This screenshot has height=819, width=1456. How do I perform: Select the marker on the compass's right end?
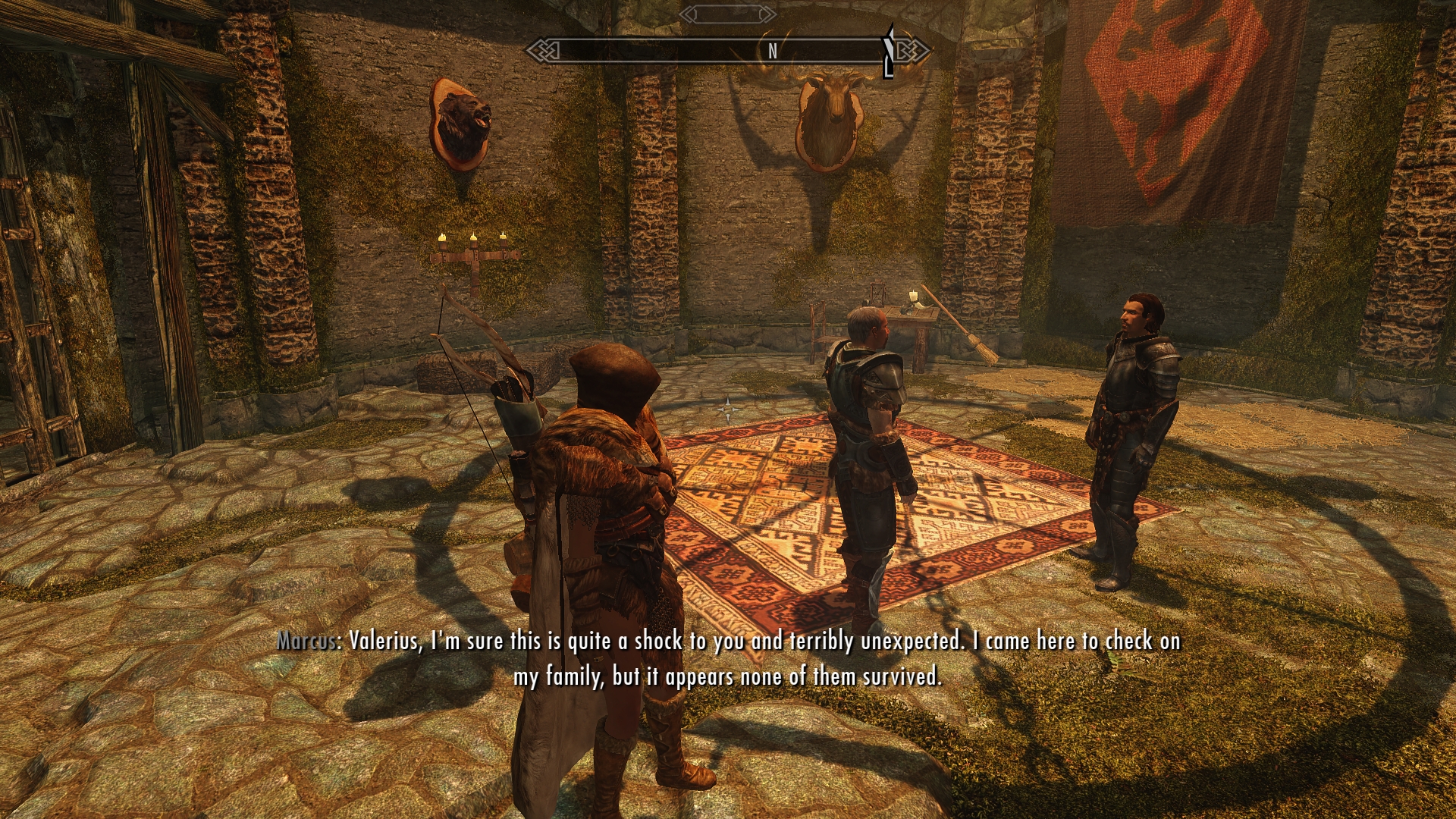[889, 52]
